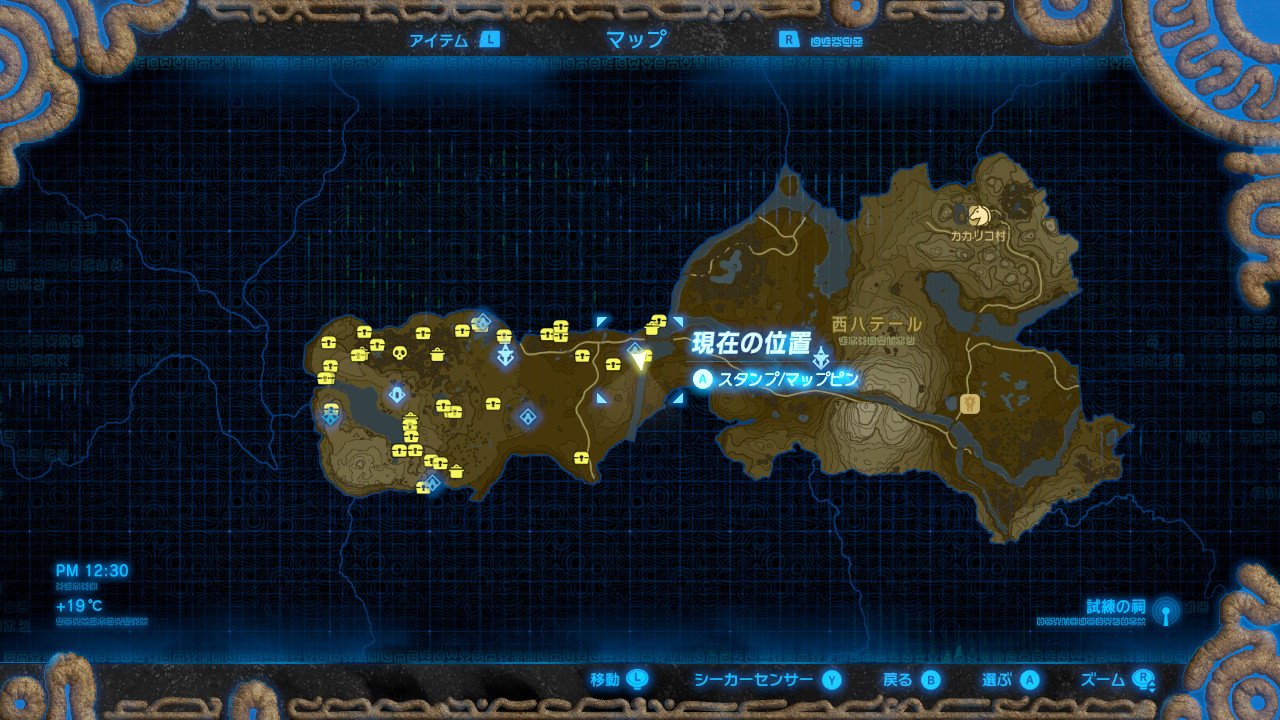Open the Sheikah Tower icon on the map
The image size is (1280, 720).
click(505, 357)
